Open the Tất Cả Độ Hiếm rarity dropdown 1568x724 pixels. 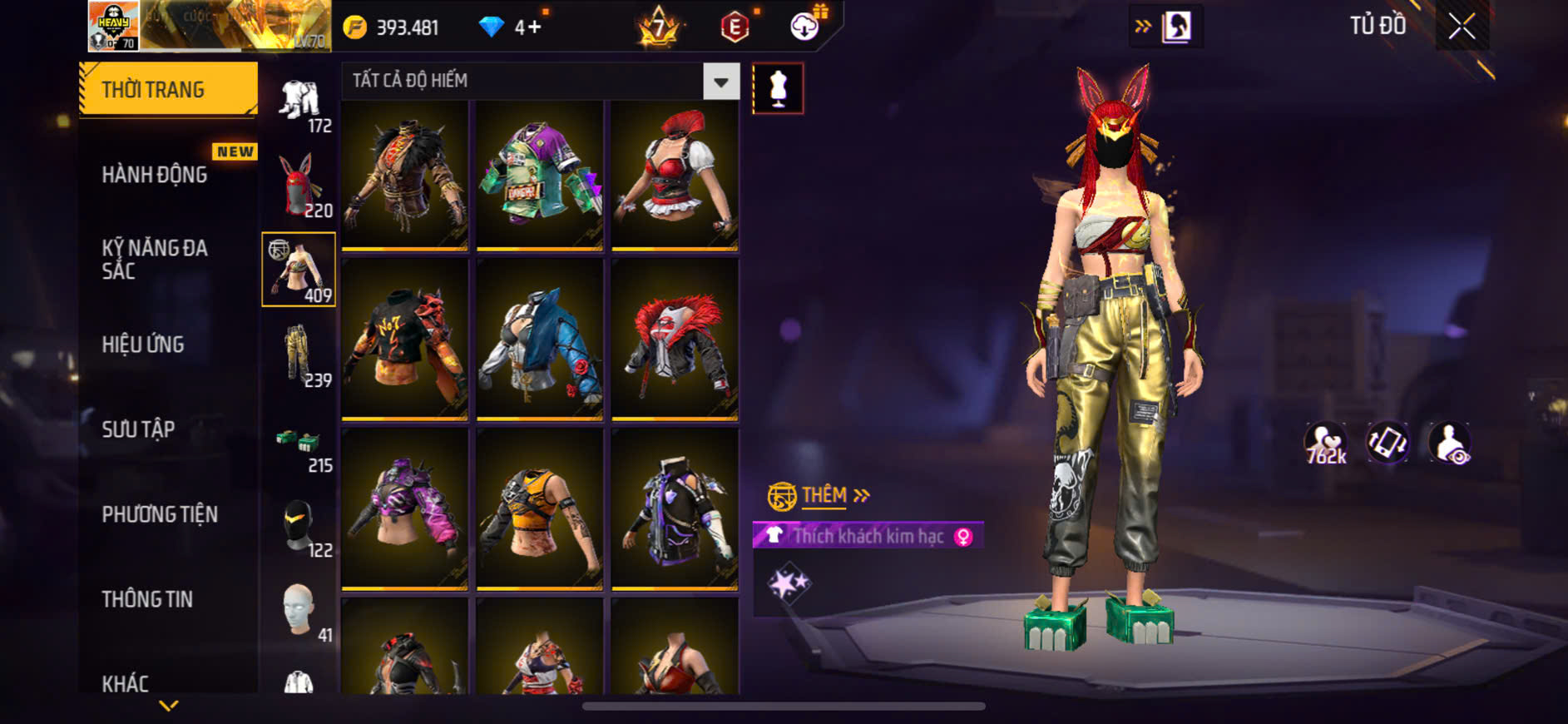click(x=720, y=82)
